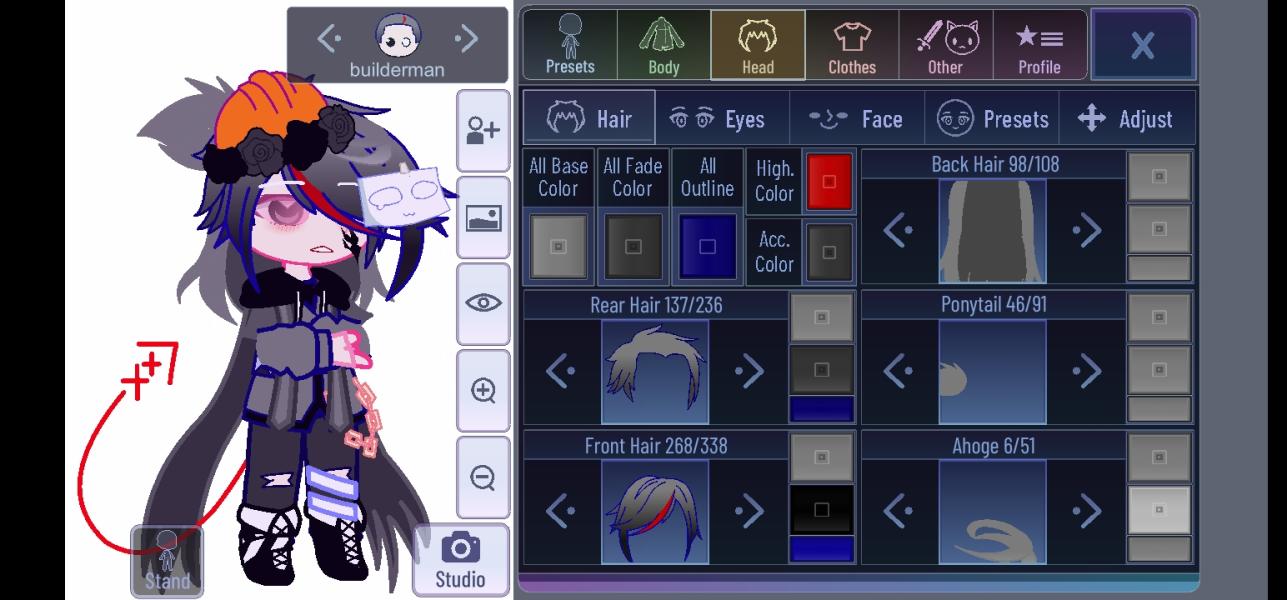Pick the All Base Color swatch

pos(559,247)
